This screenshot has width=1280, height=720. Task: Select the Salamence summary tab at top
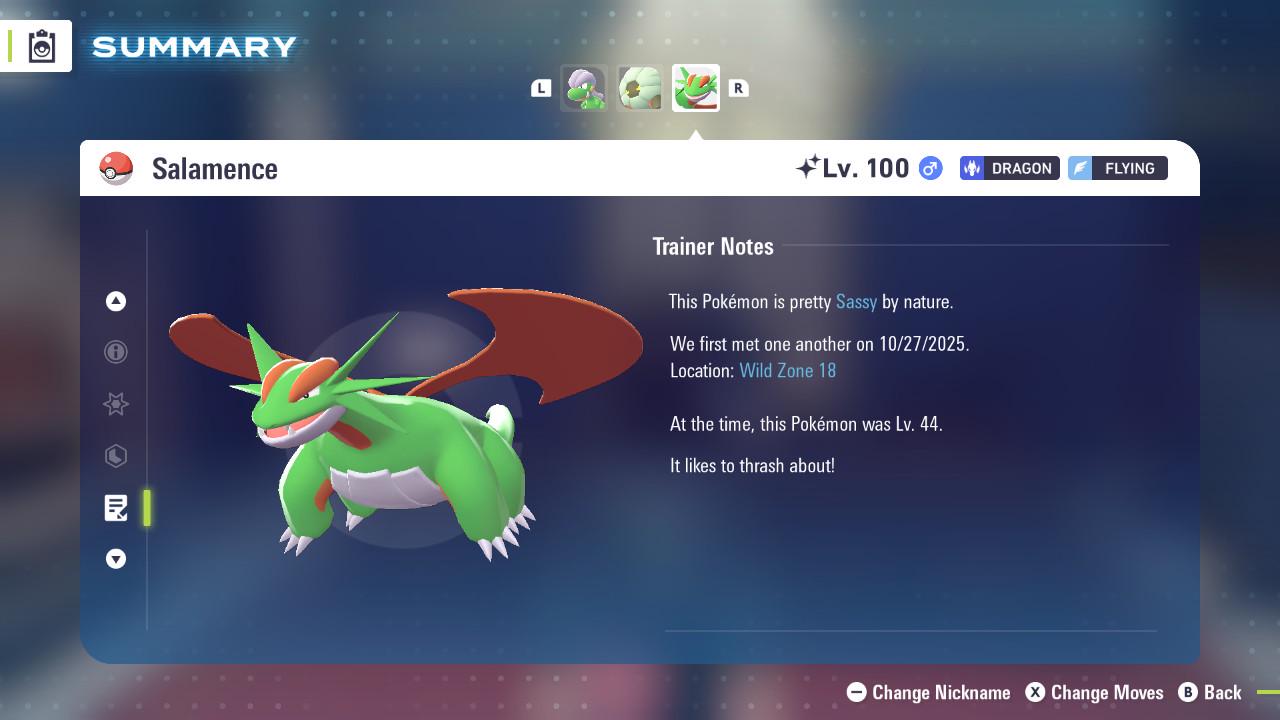[x=696, y=88]
